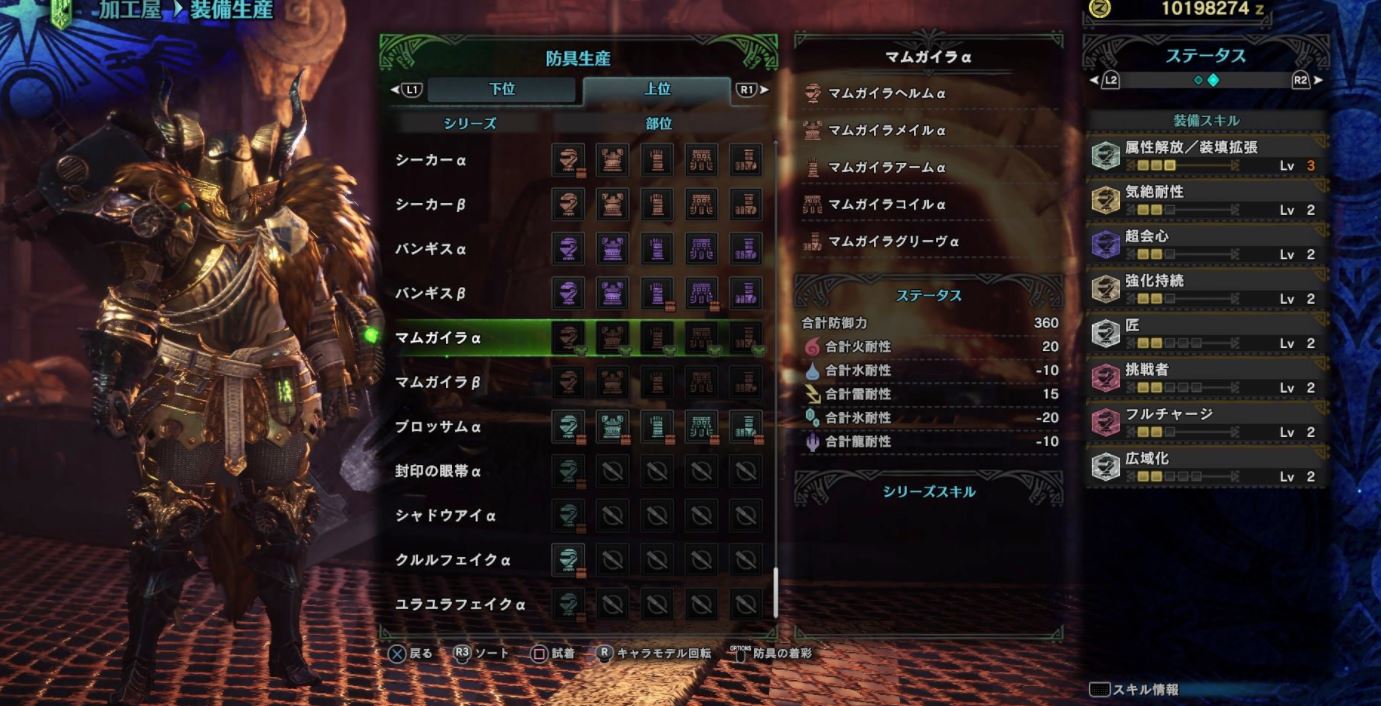This screenshot has width=1381, height=706.
Task: Open the バンギスβ series row
Action: (x=430, y=294)
